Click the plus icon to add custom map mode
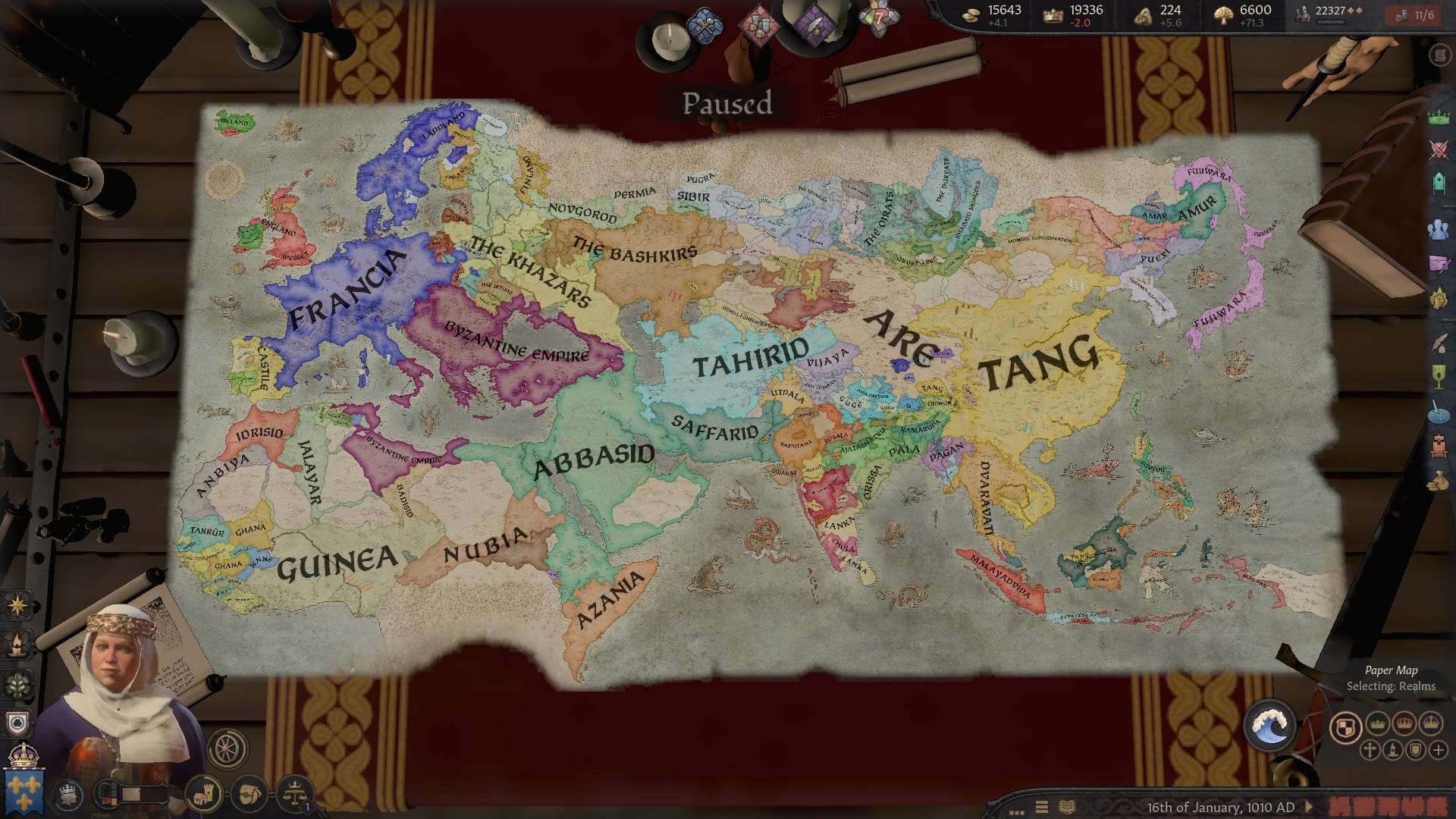 point(1438,750)
